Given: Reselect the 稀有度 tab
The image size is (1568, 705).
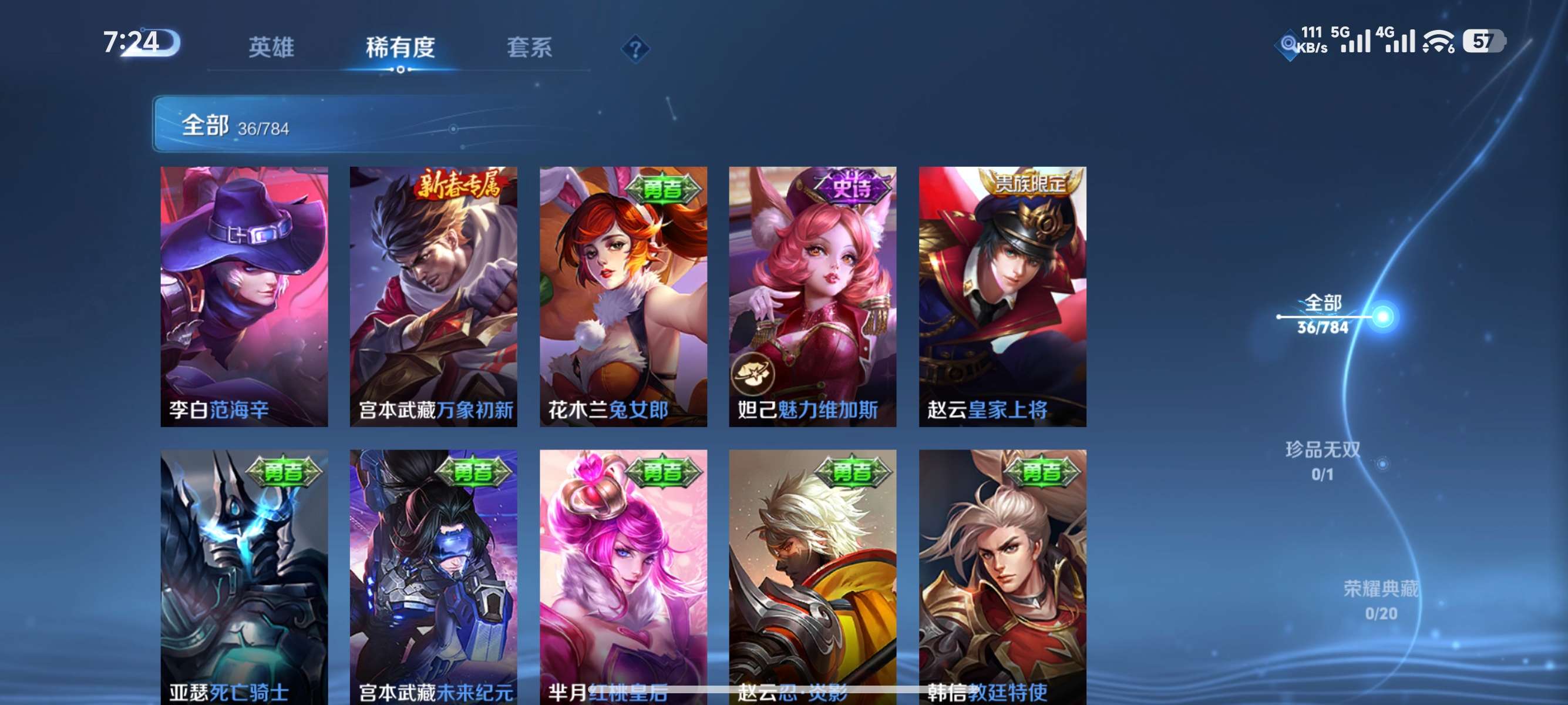Looking at the screenshot, I should pyautogui.click(x=402, y=49).
